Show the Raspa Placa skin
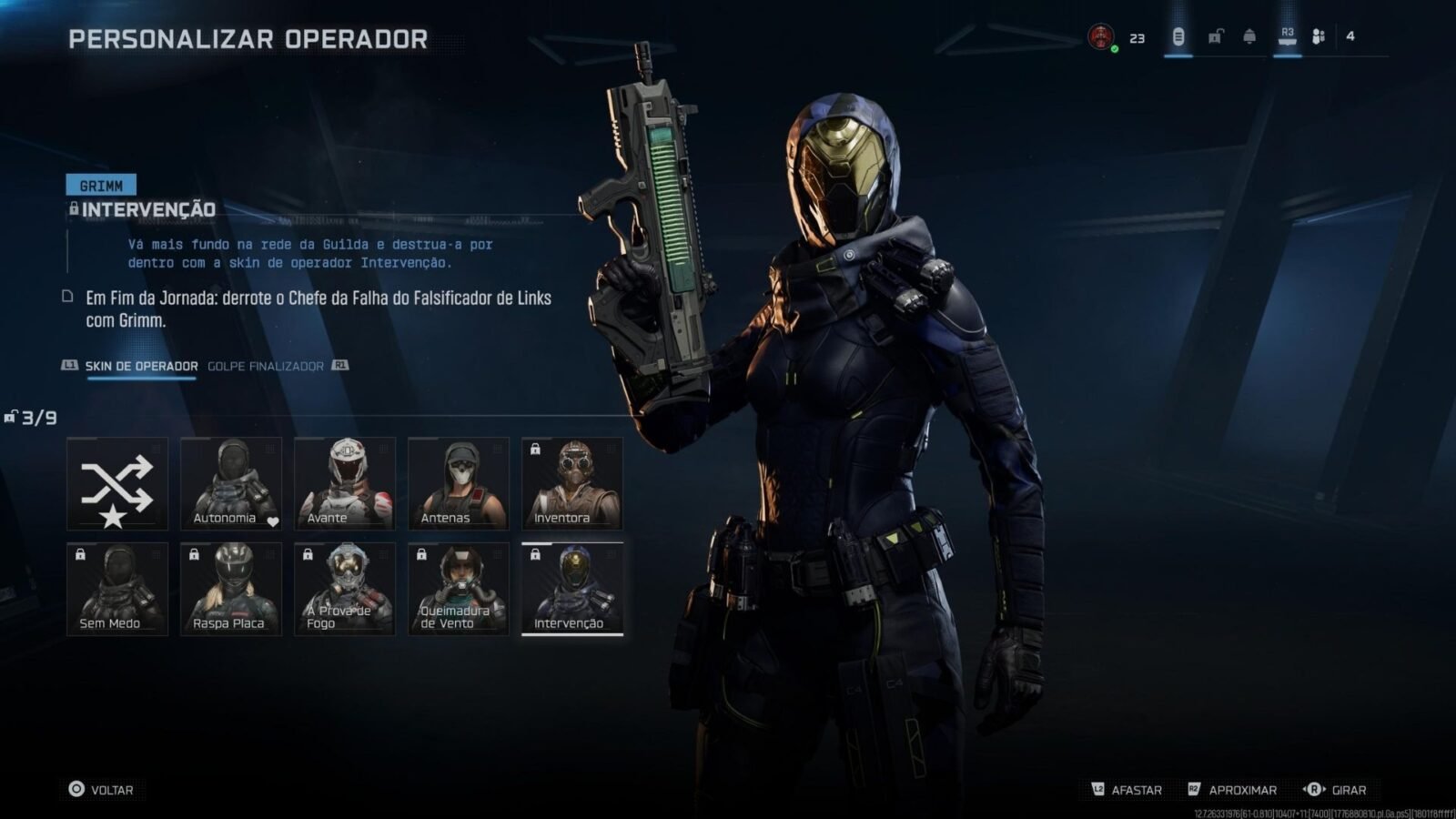The height and width of the screenshot is (819, 1456). pyautogui.click(x=231, y=589)
